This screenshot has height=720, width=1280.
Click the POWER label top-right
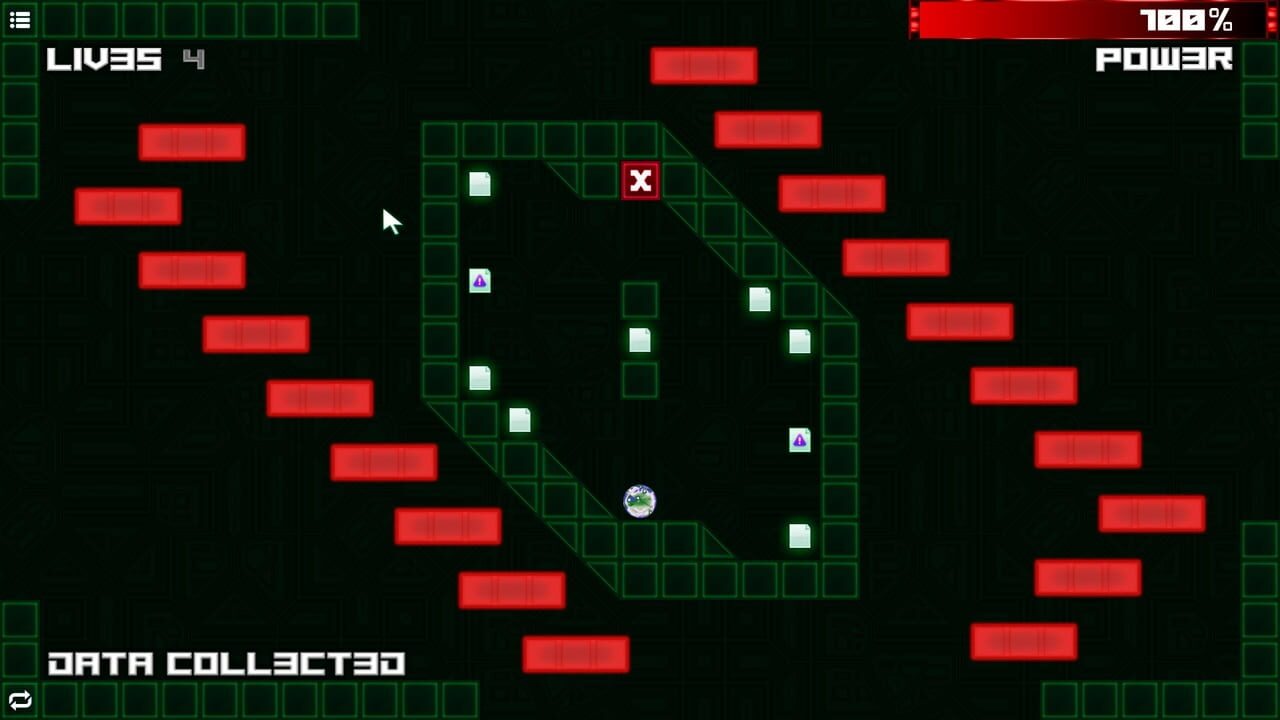(1163, 60)
